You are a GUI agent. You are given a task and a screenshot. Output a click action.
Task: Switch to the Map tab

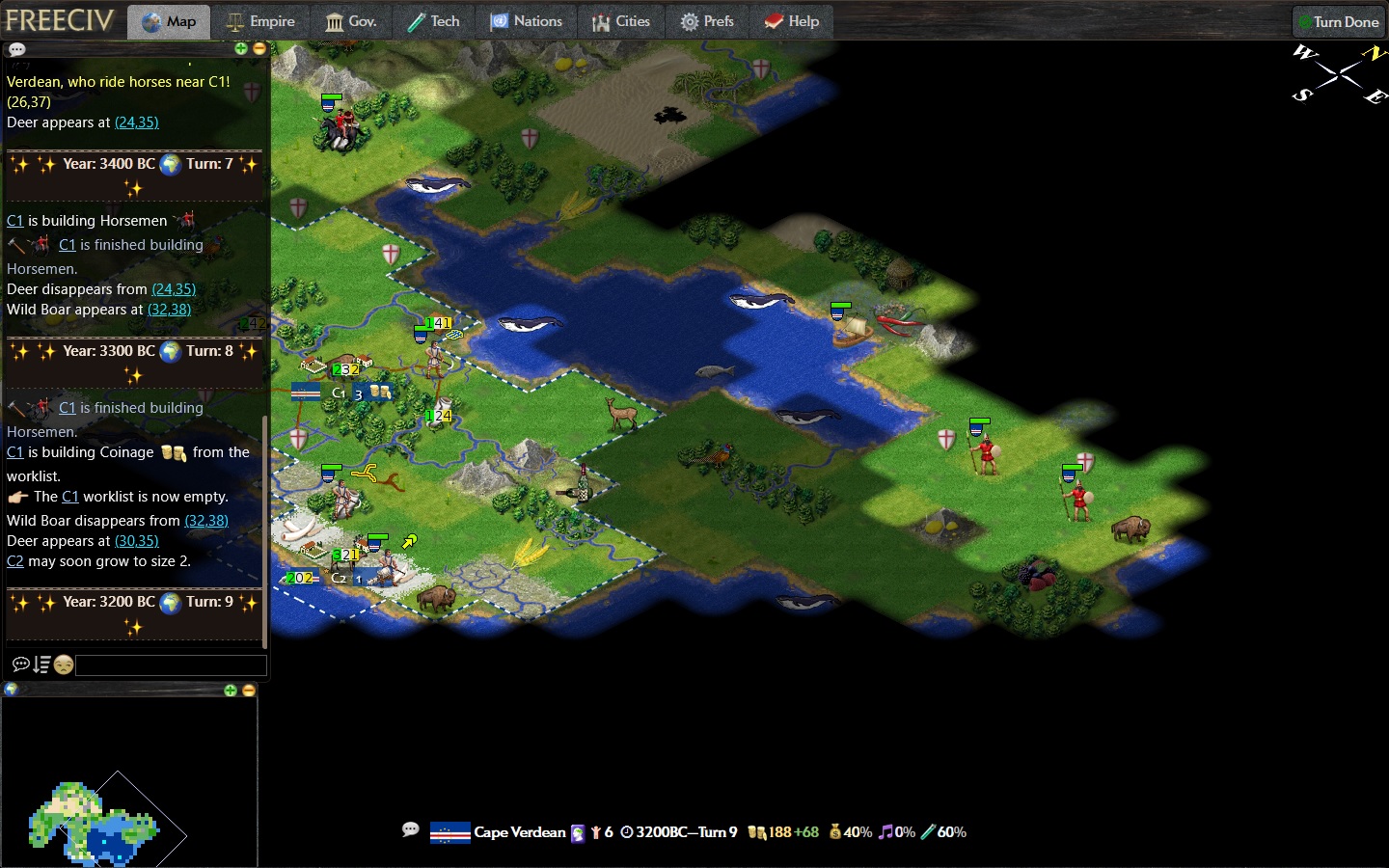coord(169,21)
